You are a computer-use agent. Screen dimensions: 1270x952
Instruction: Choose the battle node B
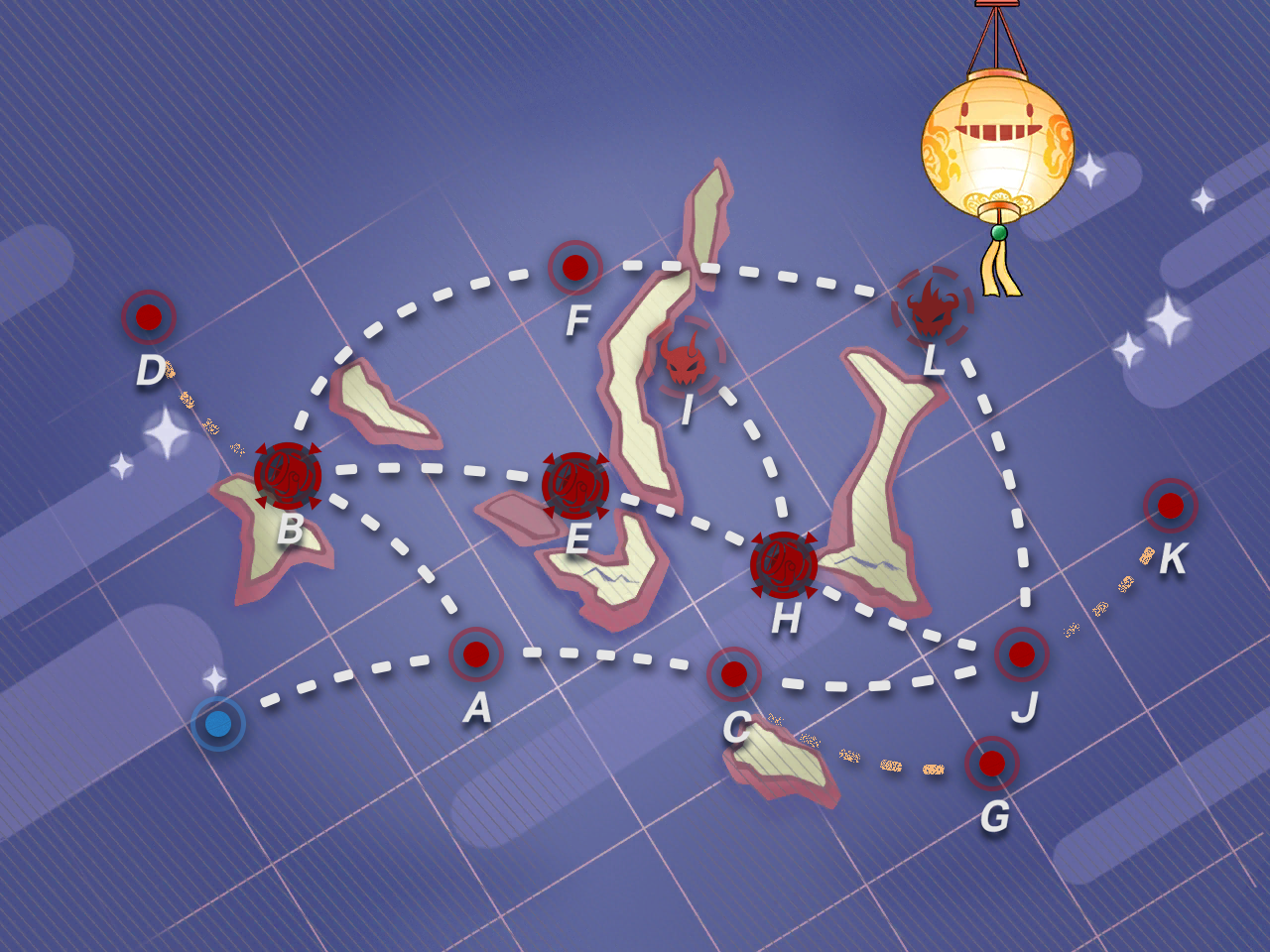[x=288, y=476]
